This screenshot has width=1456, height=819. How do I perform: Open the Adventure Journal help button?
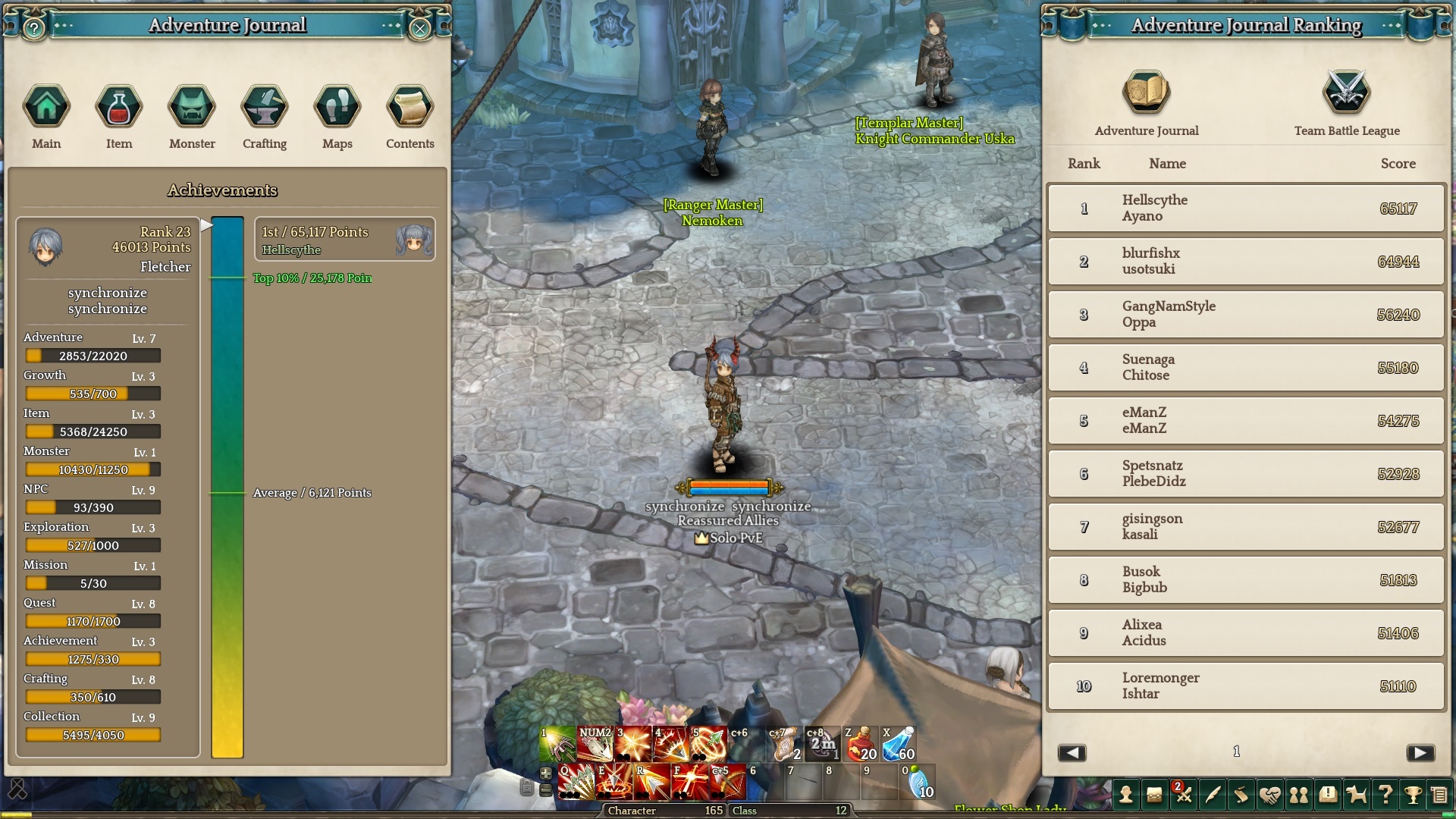pyautogui.click(x=34, y=29)
